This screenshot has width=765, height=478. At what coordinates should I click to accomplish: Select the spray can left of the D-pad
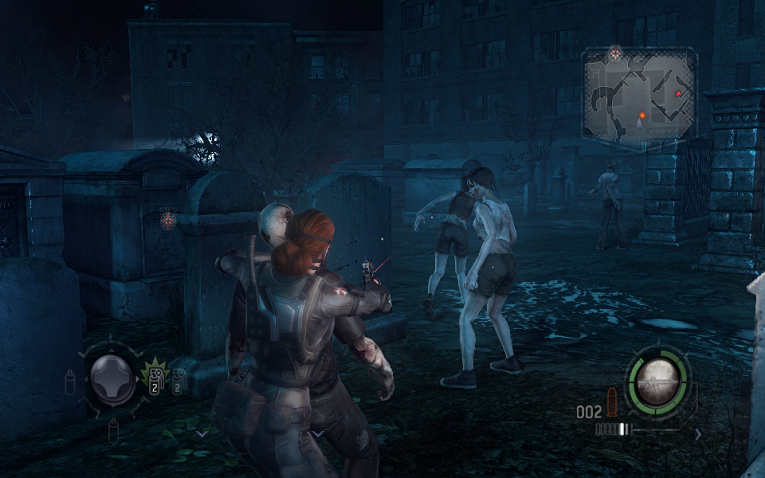[x=71, y=380]
